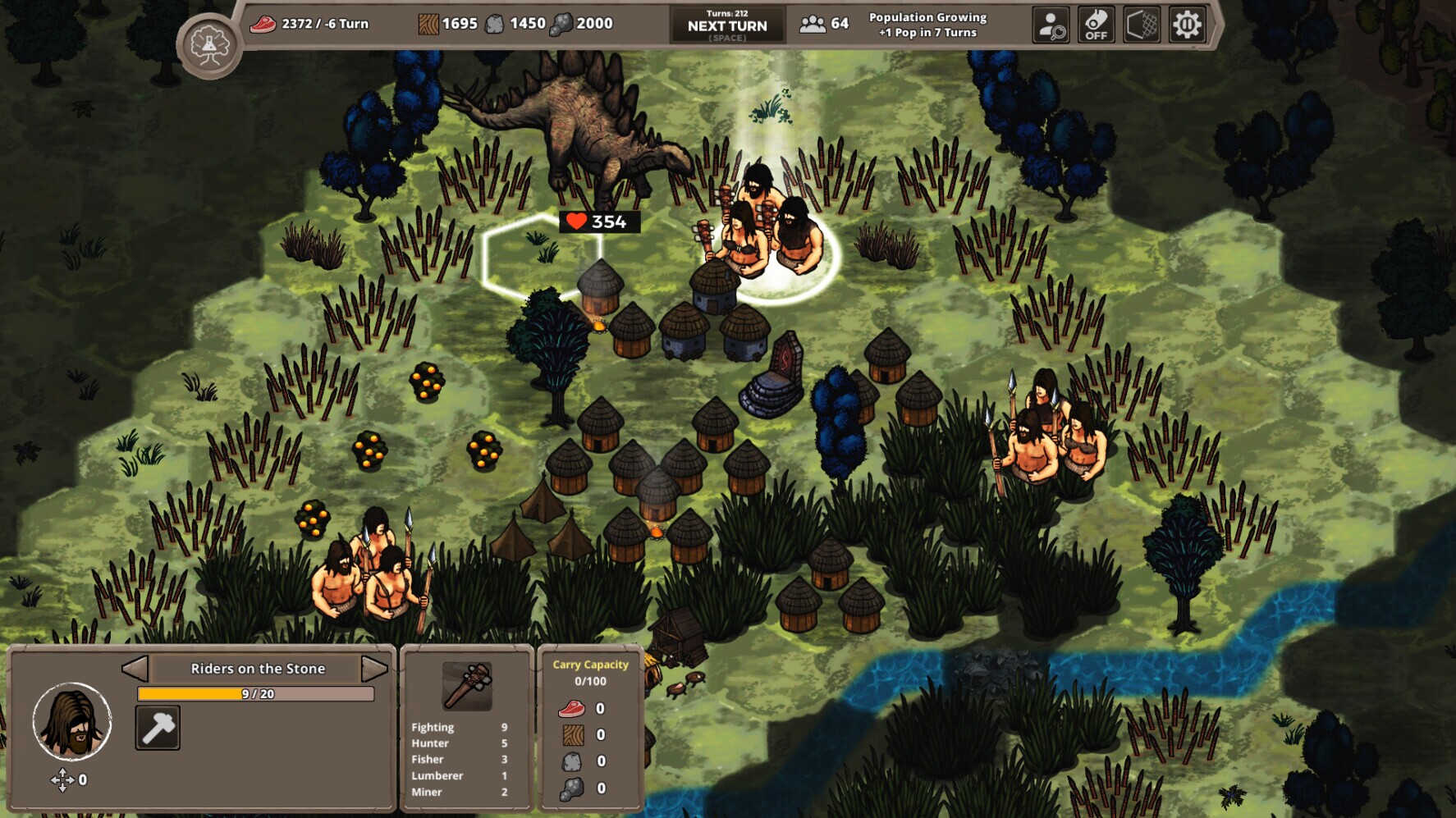Click the bearded caveman unit portrait
This screenshot has width=1456, height=818.
(72, 721)
